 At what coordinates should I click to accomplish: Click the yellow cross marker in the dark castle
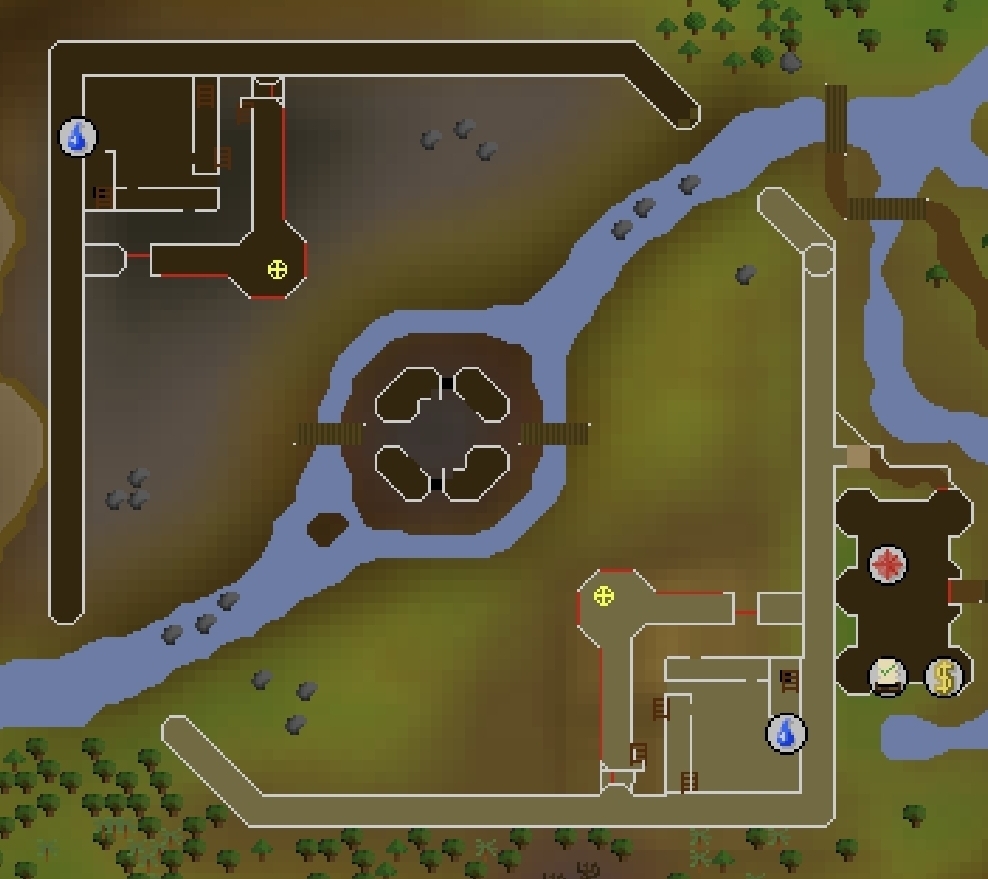point(277,269)
